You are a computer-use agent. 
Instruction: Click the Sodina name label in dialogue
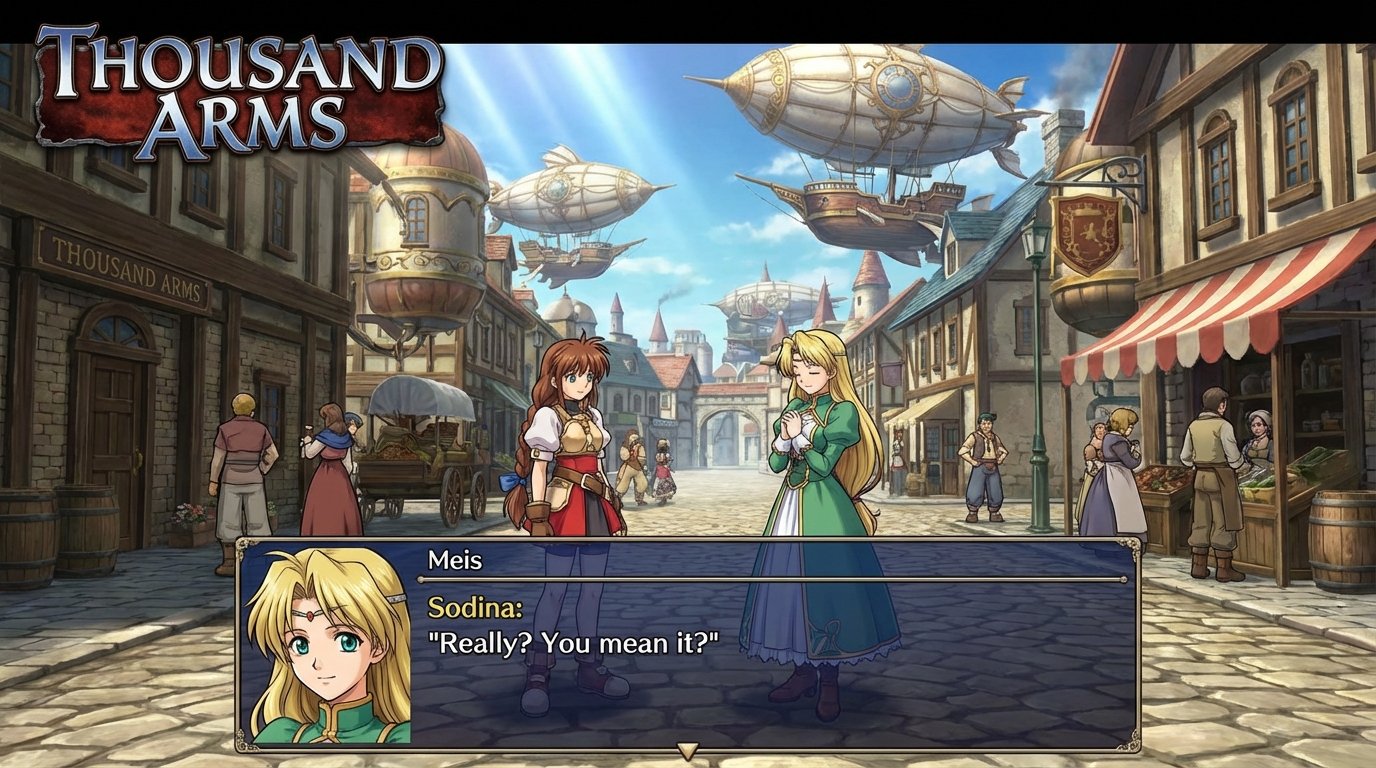(x=477, y=606)
